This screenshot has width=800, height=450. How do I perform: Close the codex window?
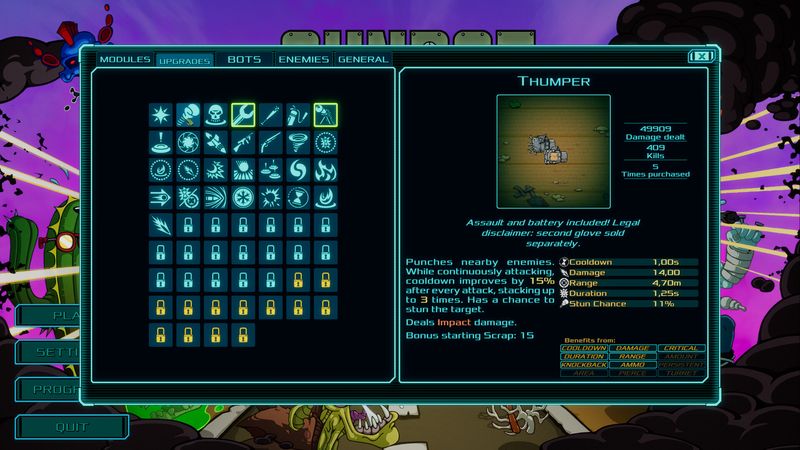[x=701, y=57]
